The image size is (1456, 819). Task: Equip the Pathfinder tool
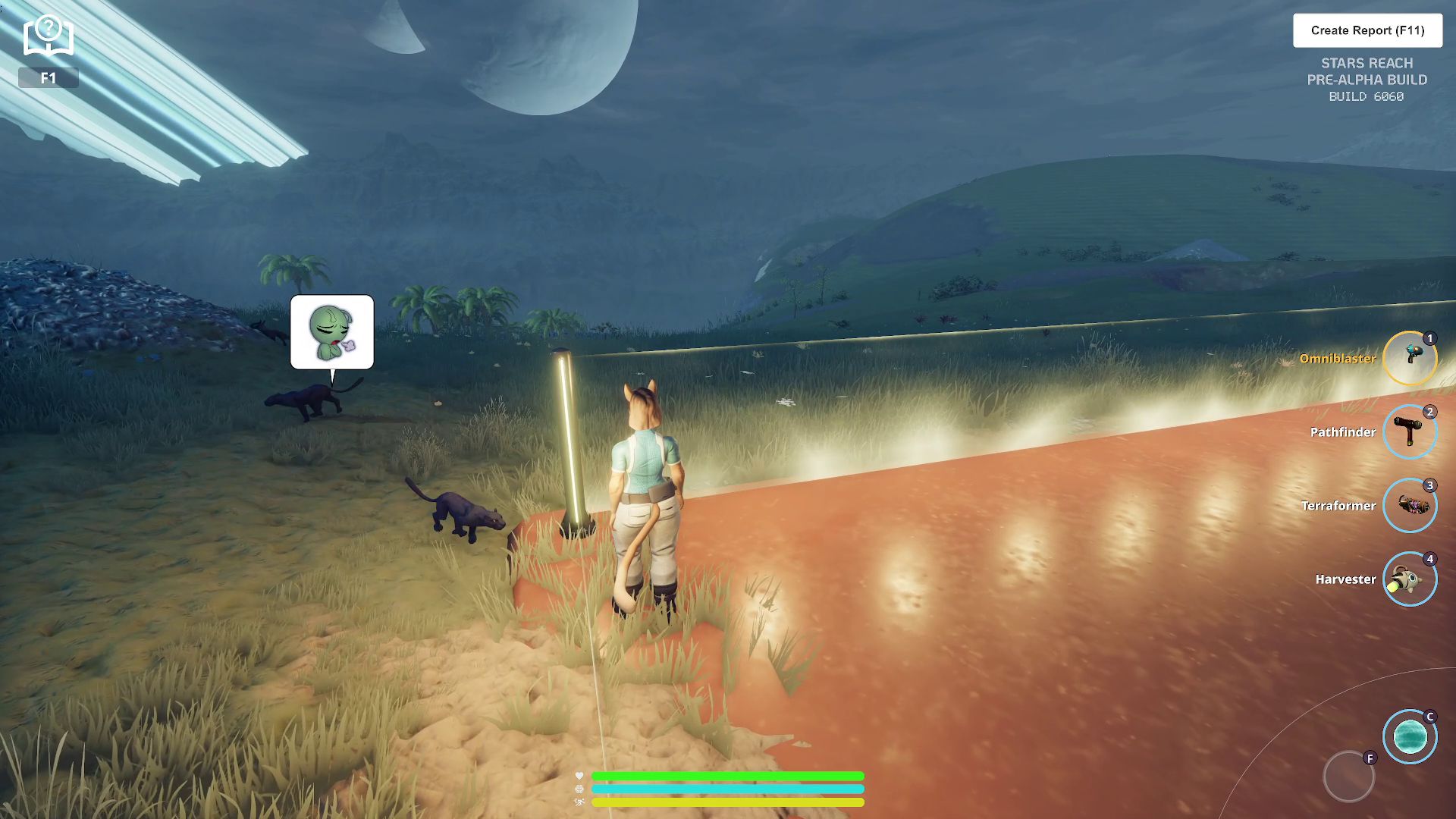1409,431
